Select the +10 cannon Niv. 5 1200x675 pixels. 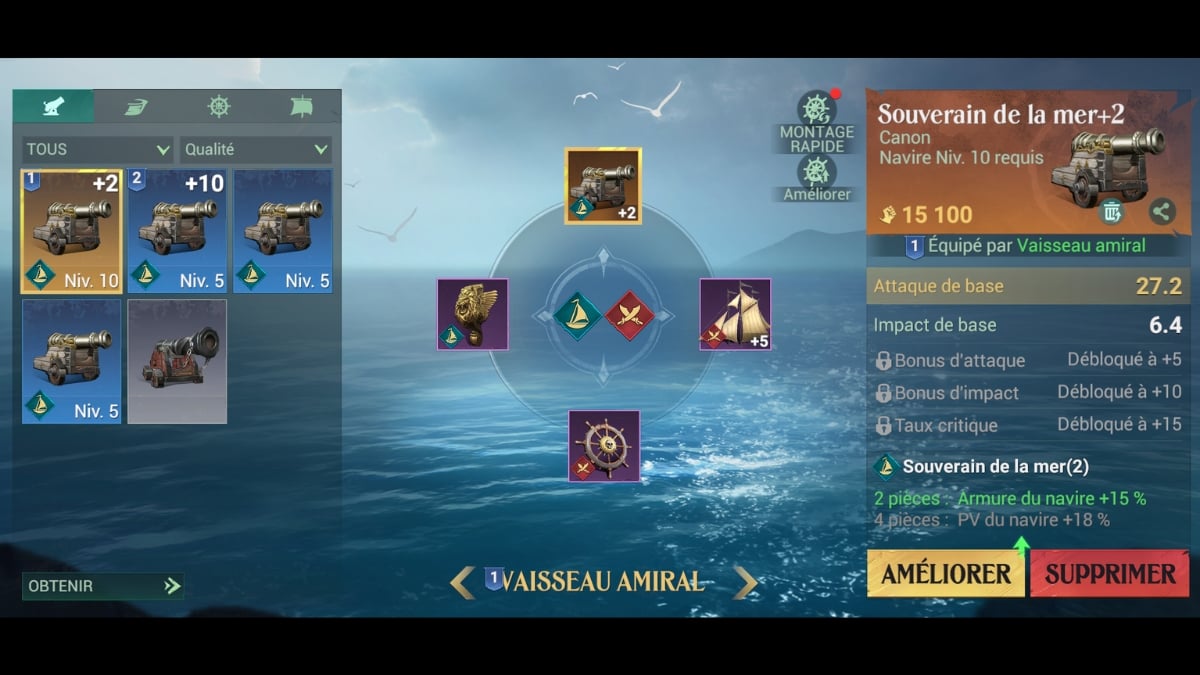177,231
